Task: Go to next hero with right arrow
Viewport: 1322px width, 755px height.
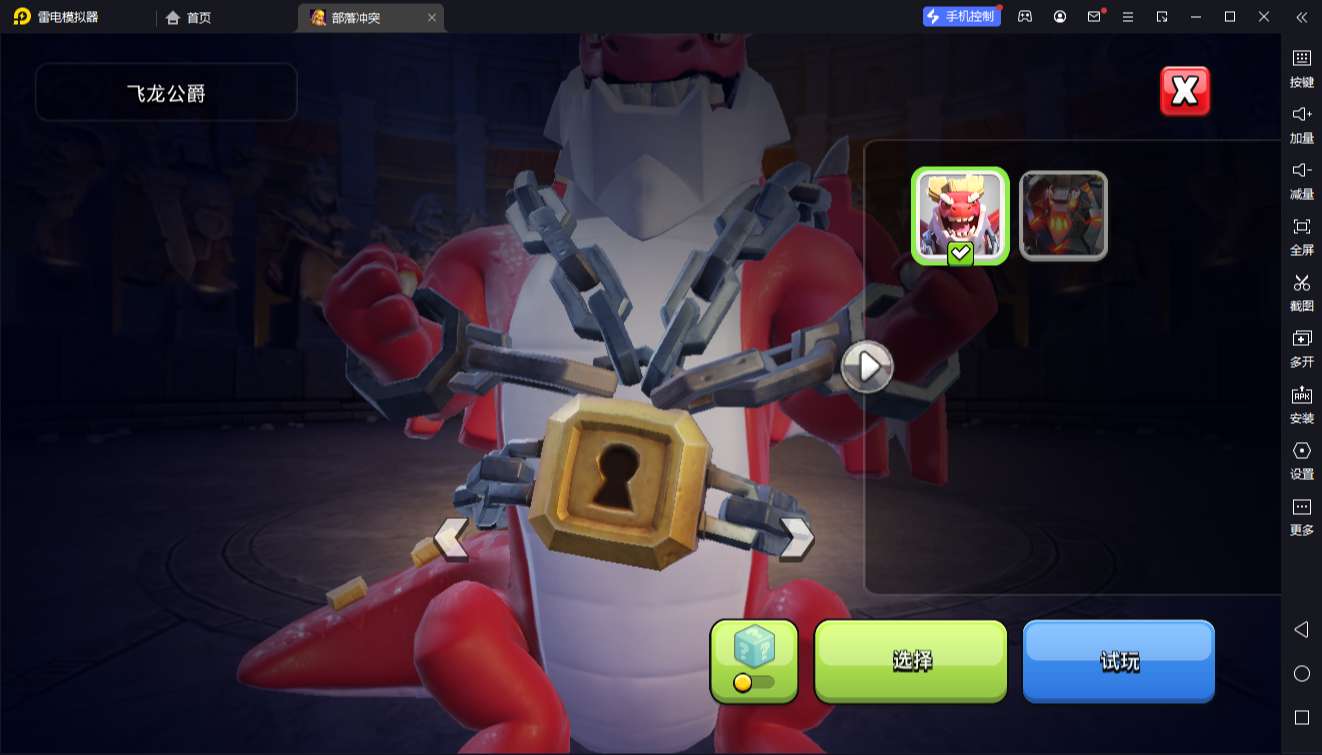Action: 796,538
